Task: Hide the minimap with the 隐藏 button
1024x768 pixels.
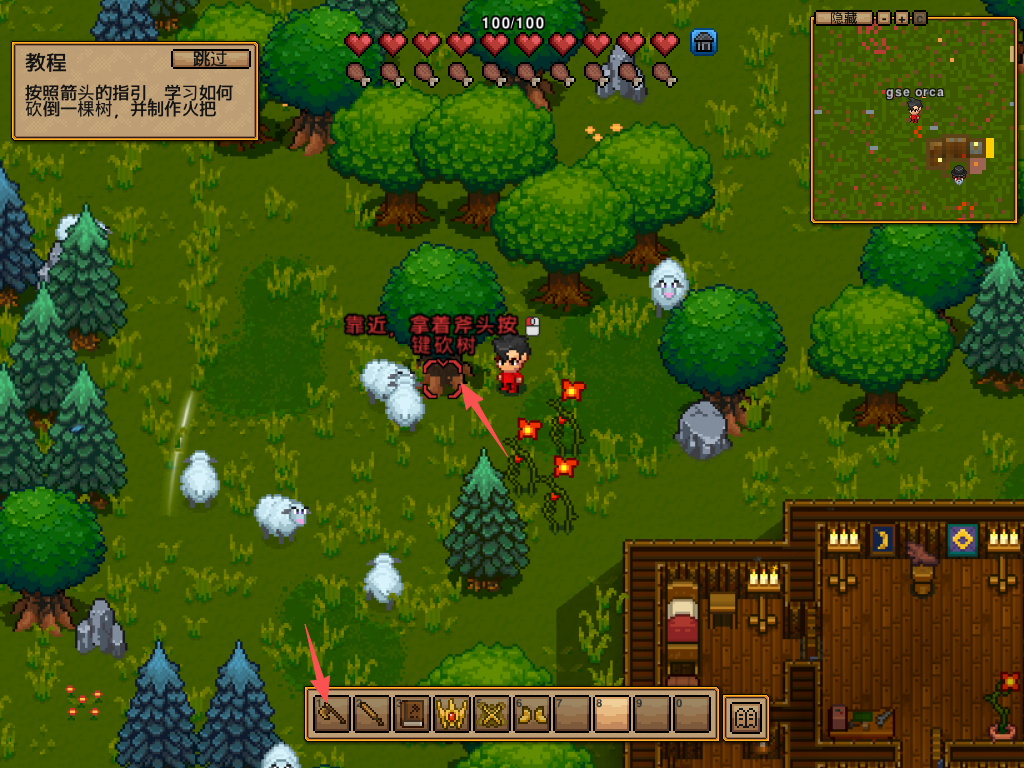Action: 844,18
